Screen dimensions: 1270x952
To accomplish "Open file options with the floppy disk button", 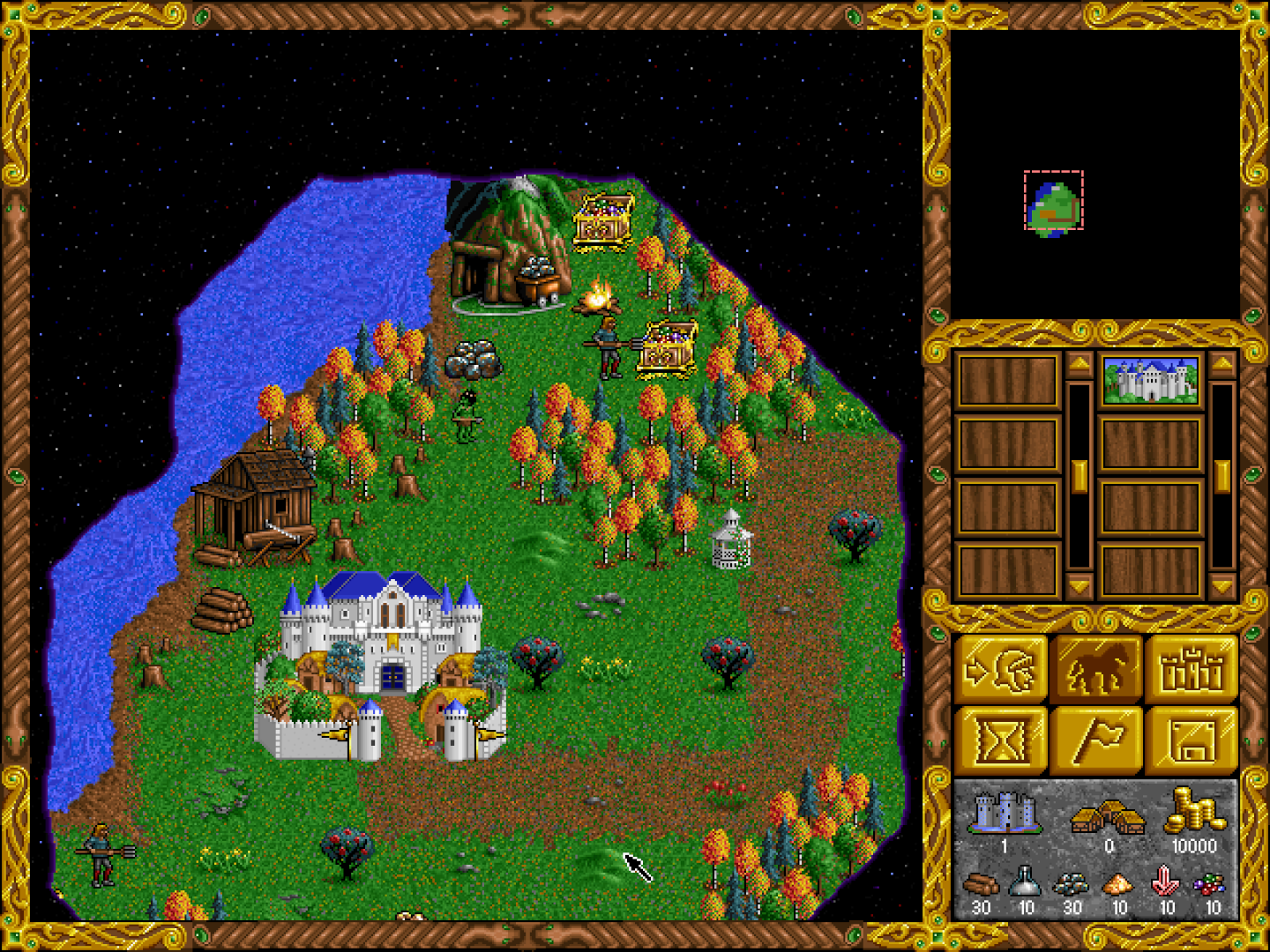I will (1192, 740).
